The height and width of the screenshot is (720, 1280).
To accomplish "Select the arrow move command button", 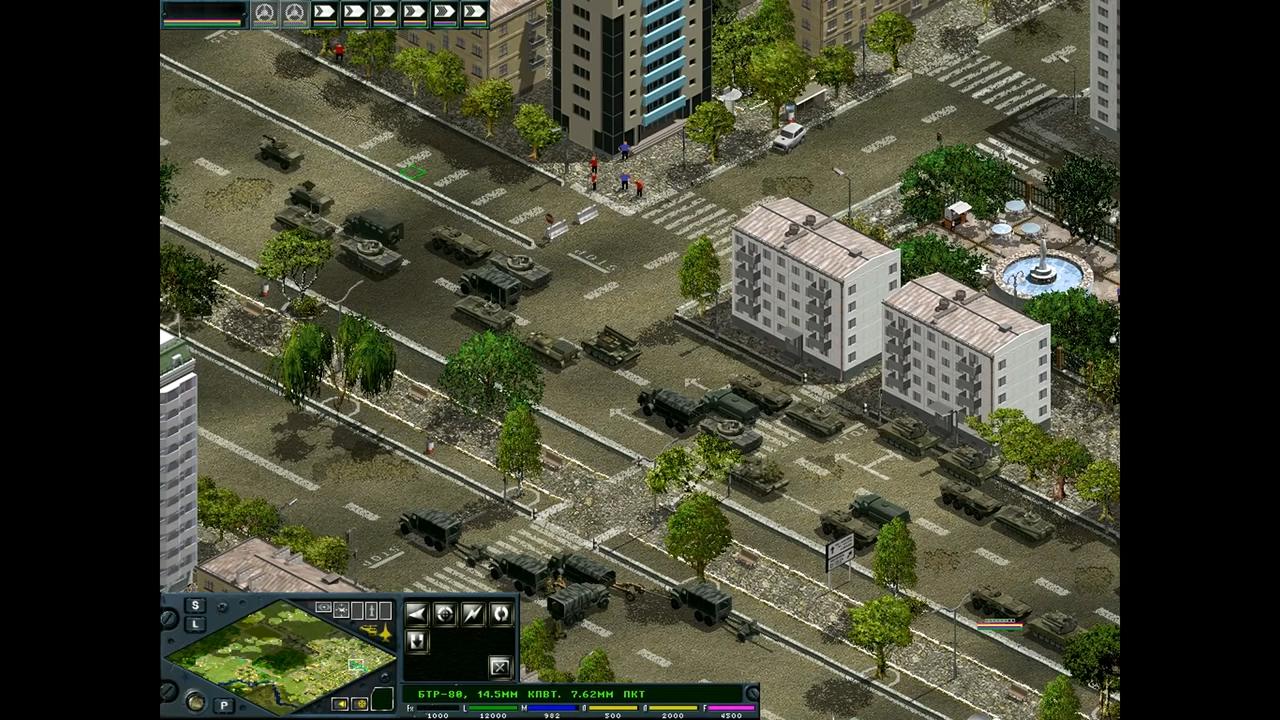I will 417,614.
